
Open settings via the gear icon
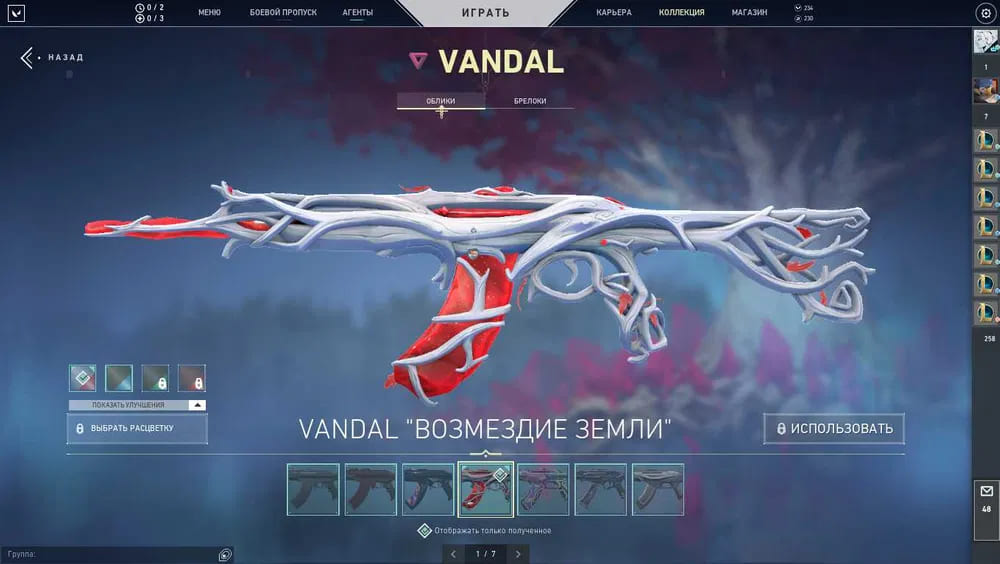coord(984,13)
